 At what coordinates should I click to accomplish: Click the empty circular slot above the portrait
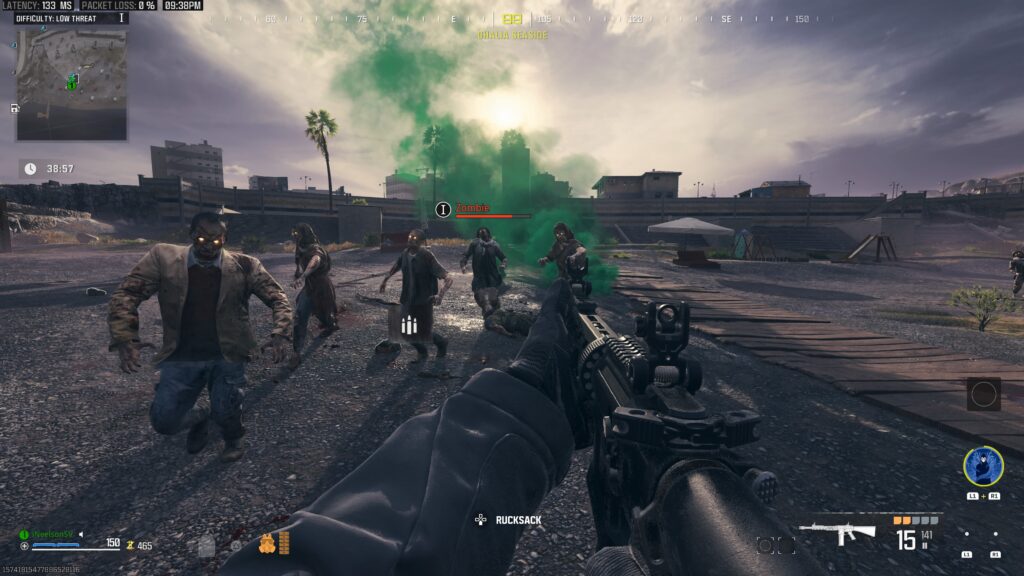pyautogui.click(x=983, y=394)
